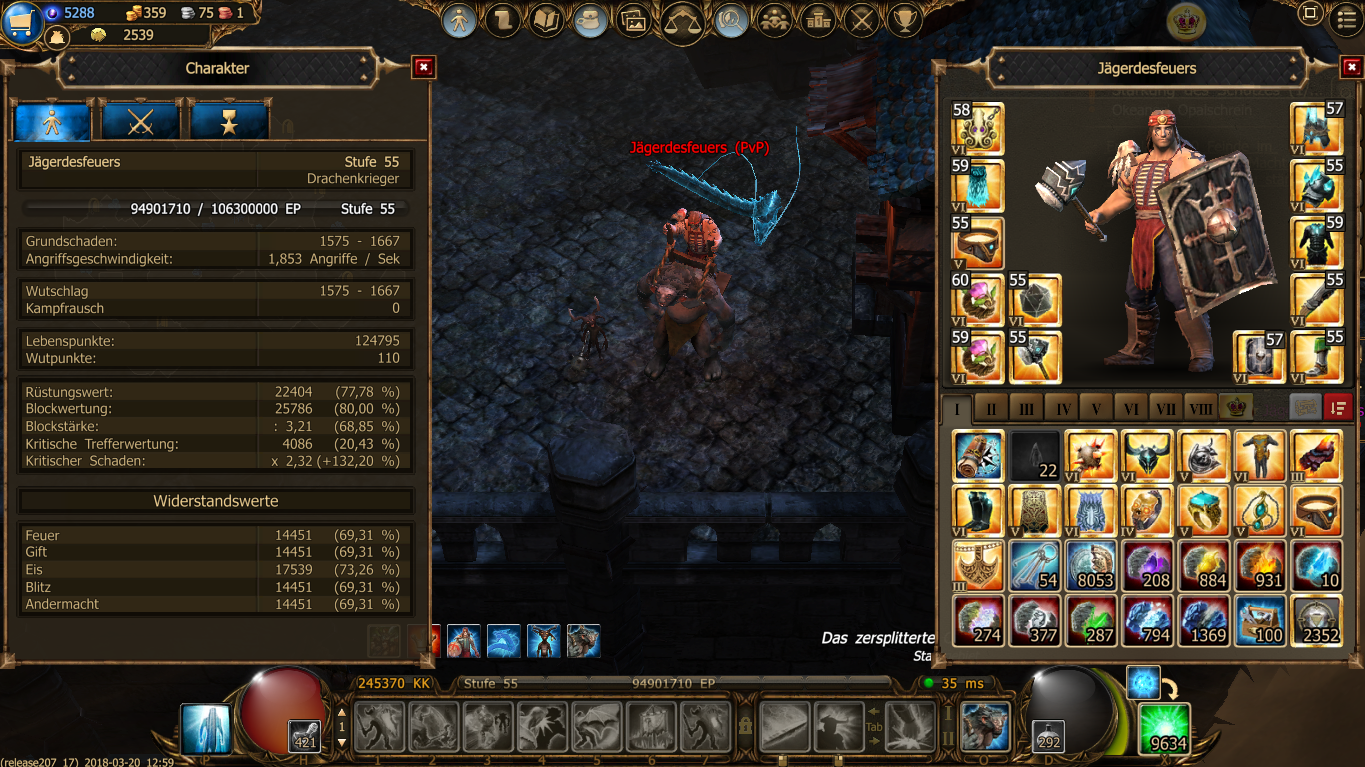Close the Jägerdesfeuers inventory panel
This screenshot has height=767, width=1365.
tap(1350, 67)
